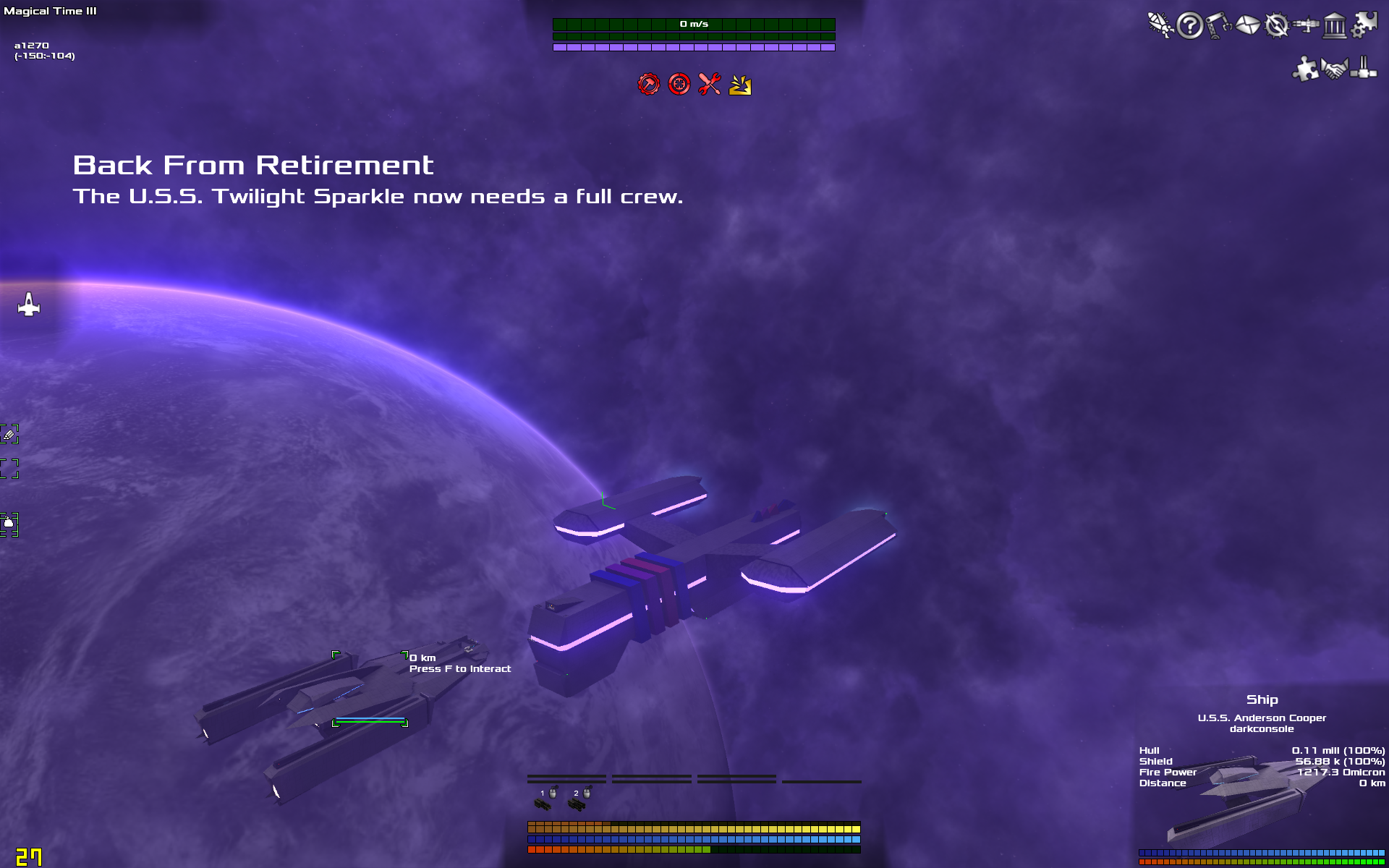Screen dimensions: 1389x868
Task: Click the red crosshair wheel status icon
Action: coord(679,85)
